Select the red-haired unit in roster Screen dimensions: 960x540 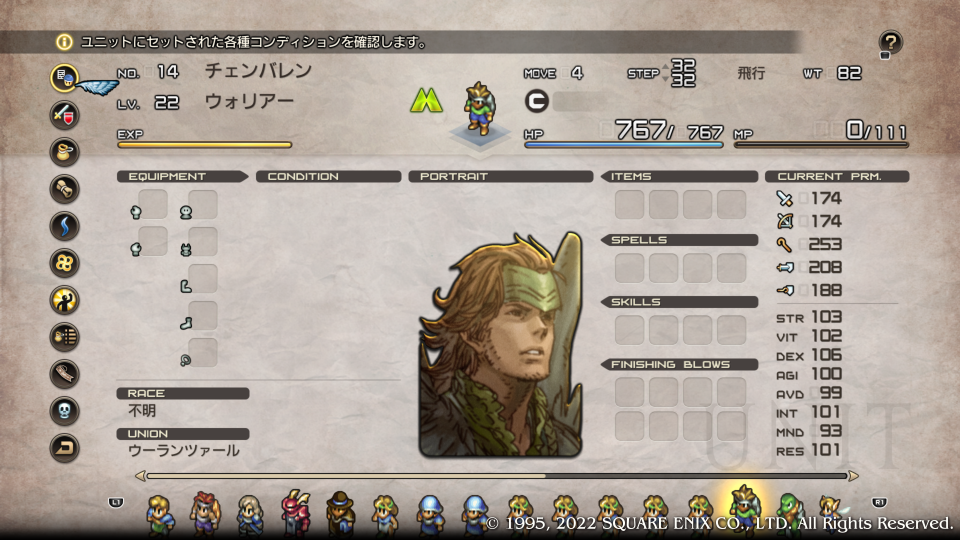pyautogui.click(x=204, y=510)
